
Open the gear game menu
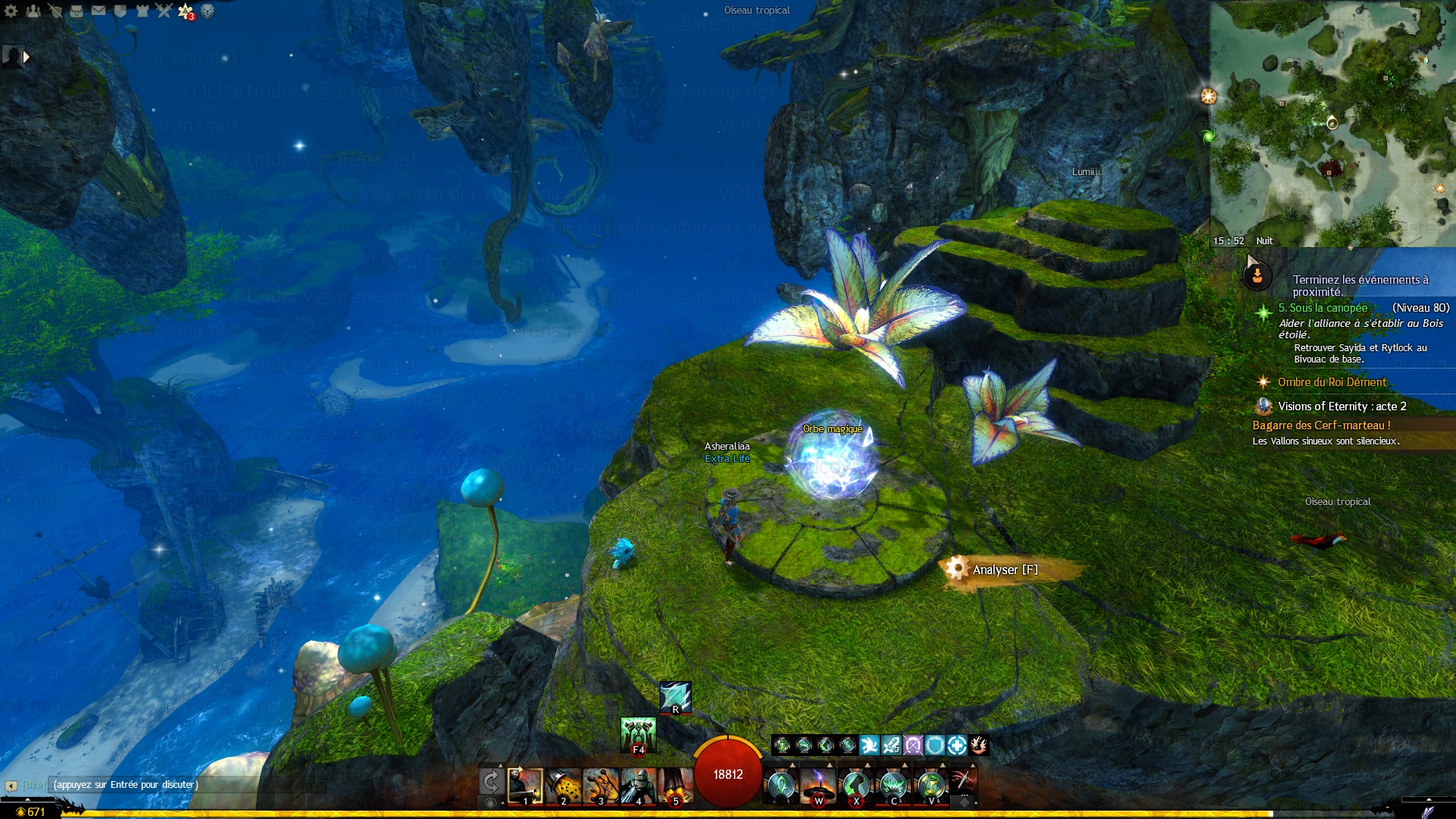tap(11, 11)
